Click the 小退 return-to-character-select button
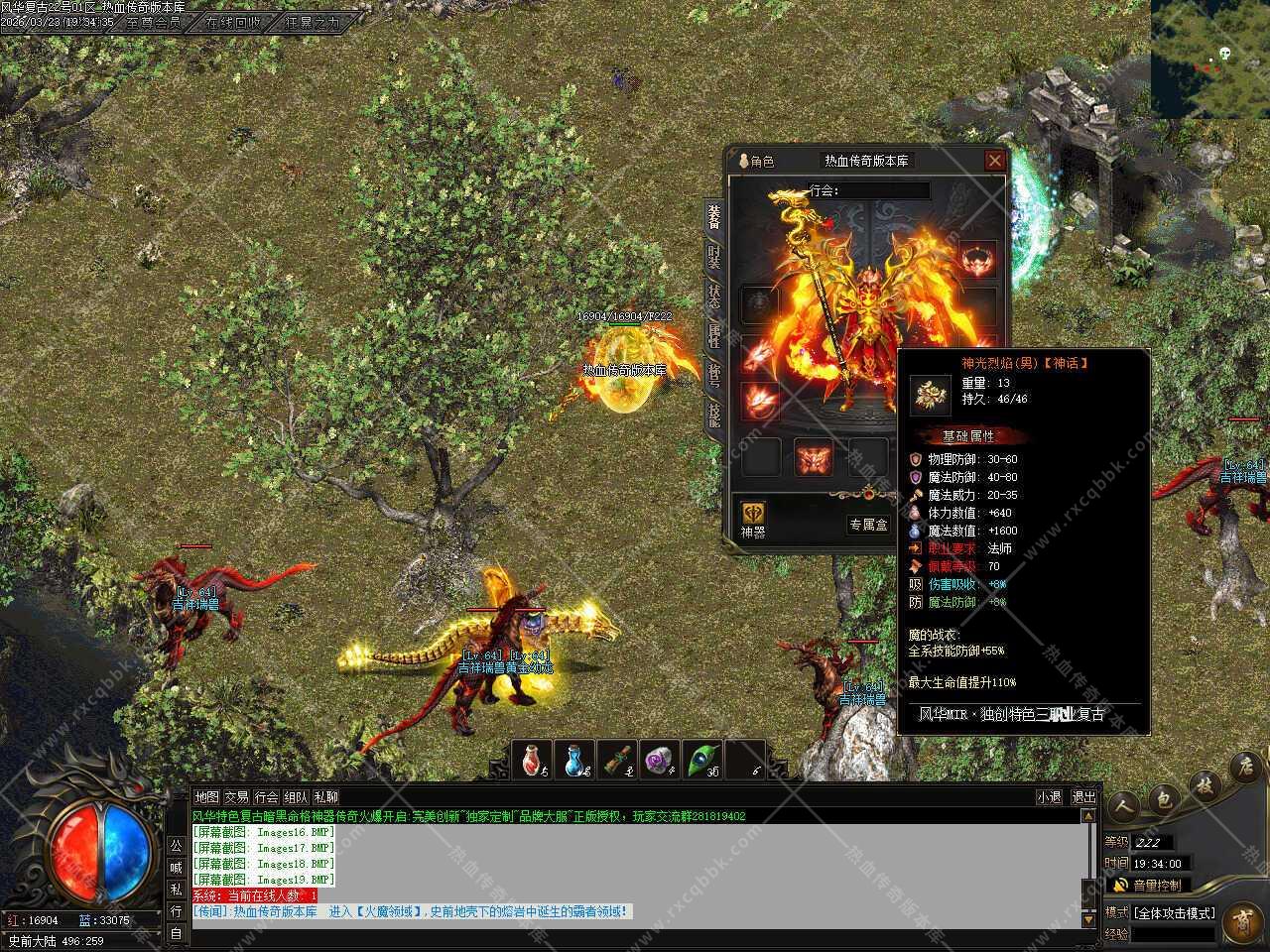 pyautogui.click(x=1049, y=797)
